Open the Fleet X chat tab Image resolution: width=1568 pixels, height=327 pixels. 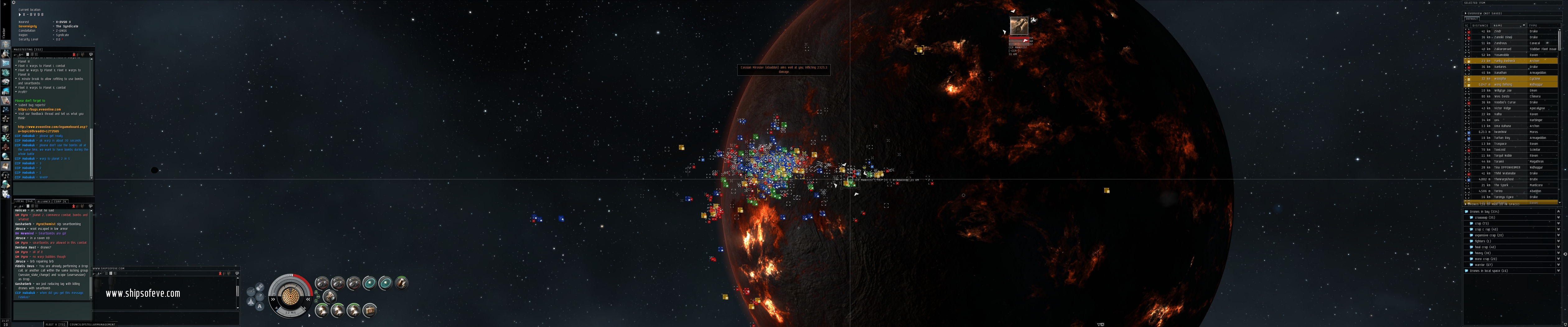pos(55,324)
